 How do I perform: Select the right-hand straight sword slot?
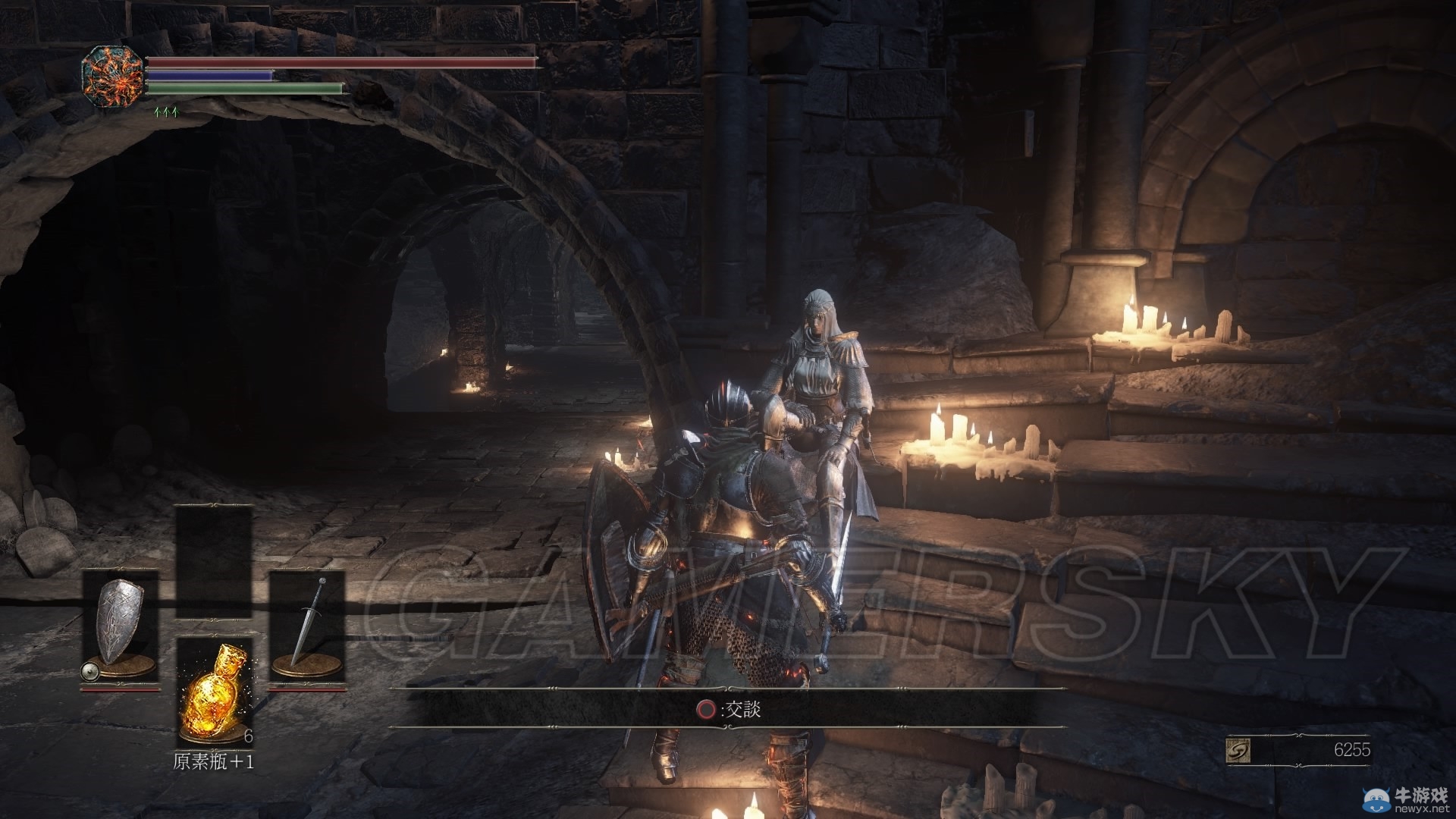click(308, 629)
